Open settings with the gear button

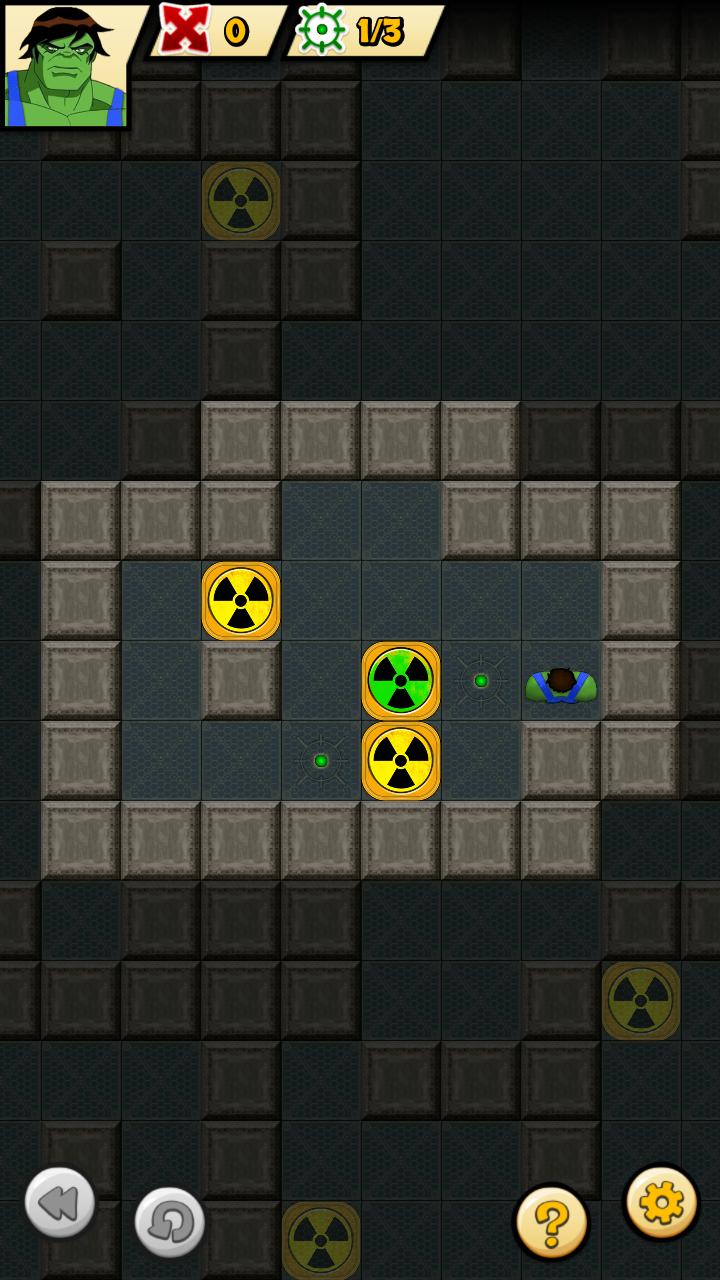point(661,1202)
